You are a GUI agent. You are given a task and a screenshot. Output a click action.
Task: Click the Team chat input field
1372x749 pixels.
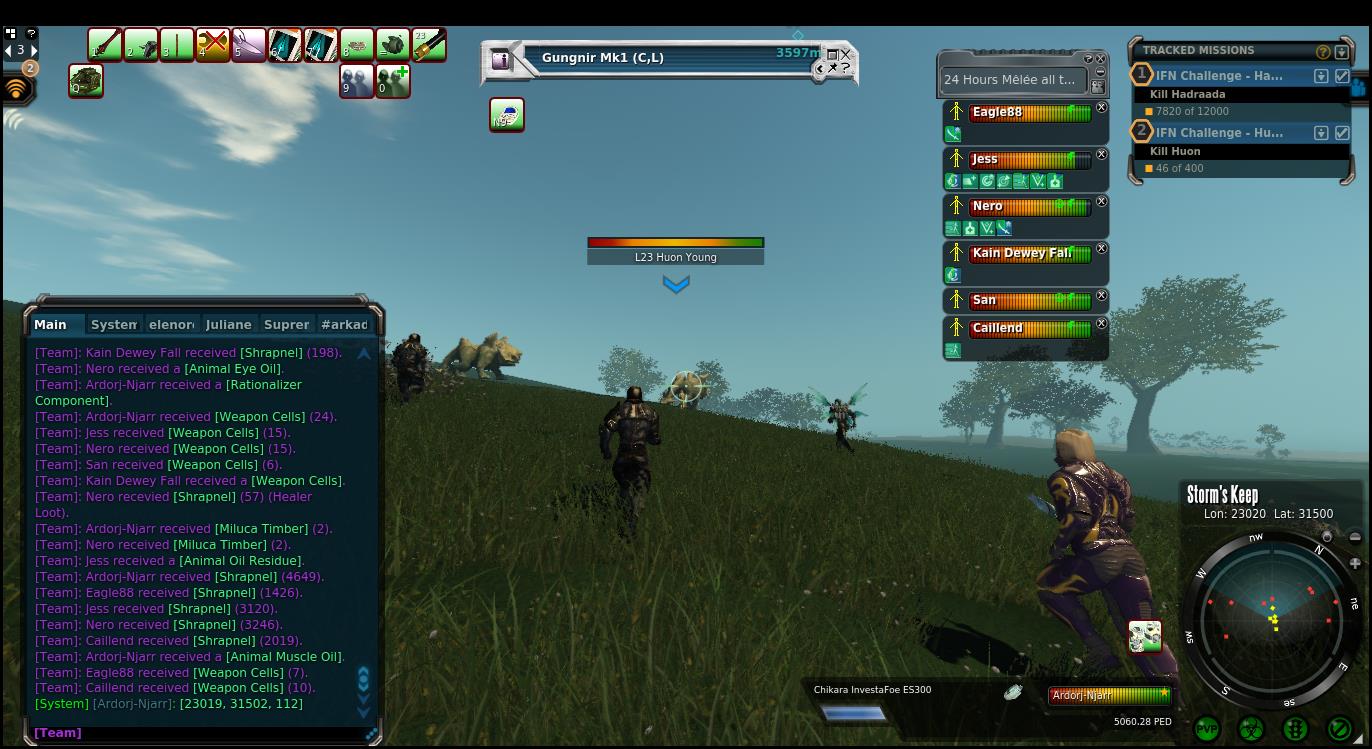pos(200,733)
